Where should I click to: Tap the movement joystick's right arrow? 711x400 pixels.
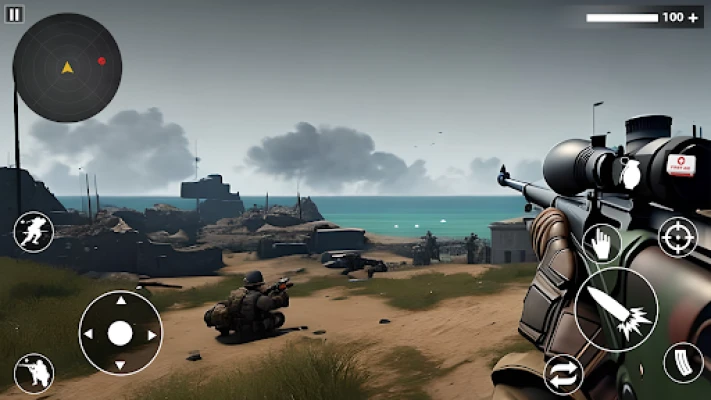152,334
